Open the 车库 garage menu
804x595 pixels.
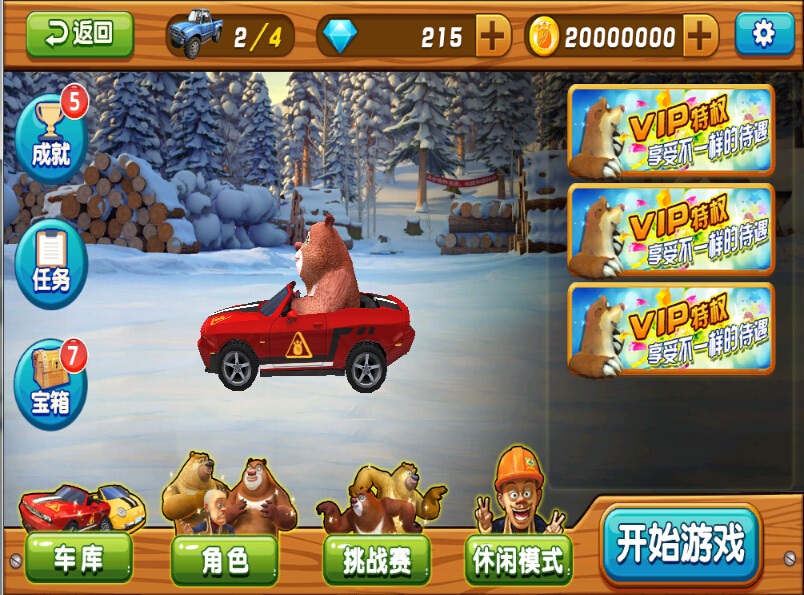pos(78,558)
